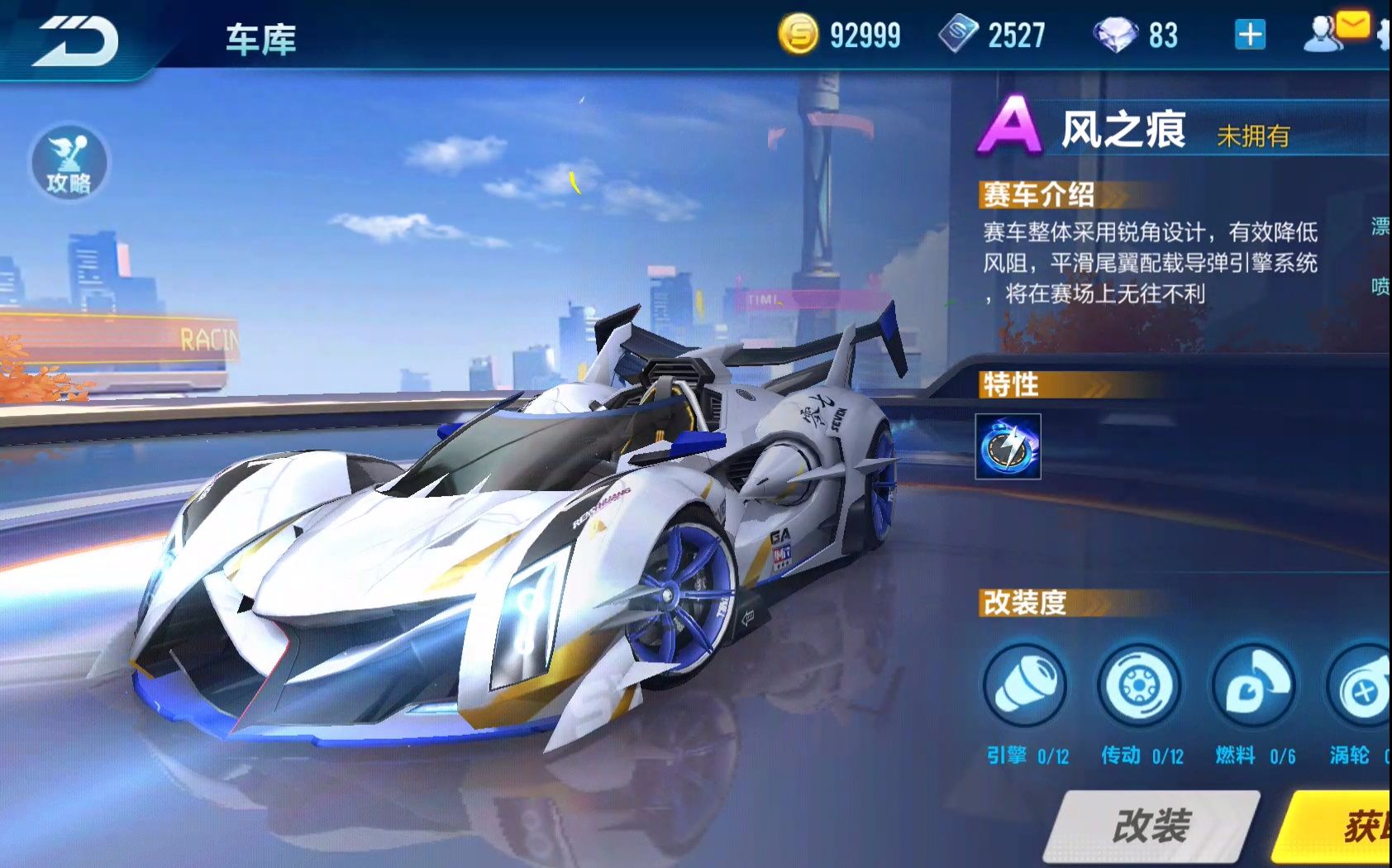Screen dimensions: 1392x868
Task: Open the friends mail icon
Action: 1334,33
